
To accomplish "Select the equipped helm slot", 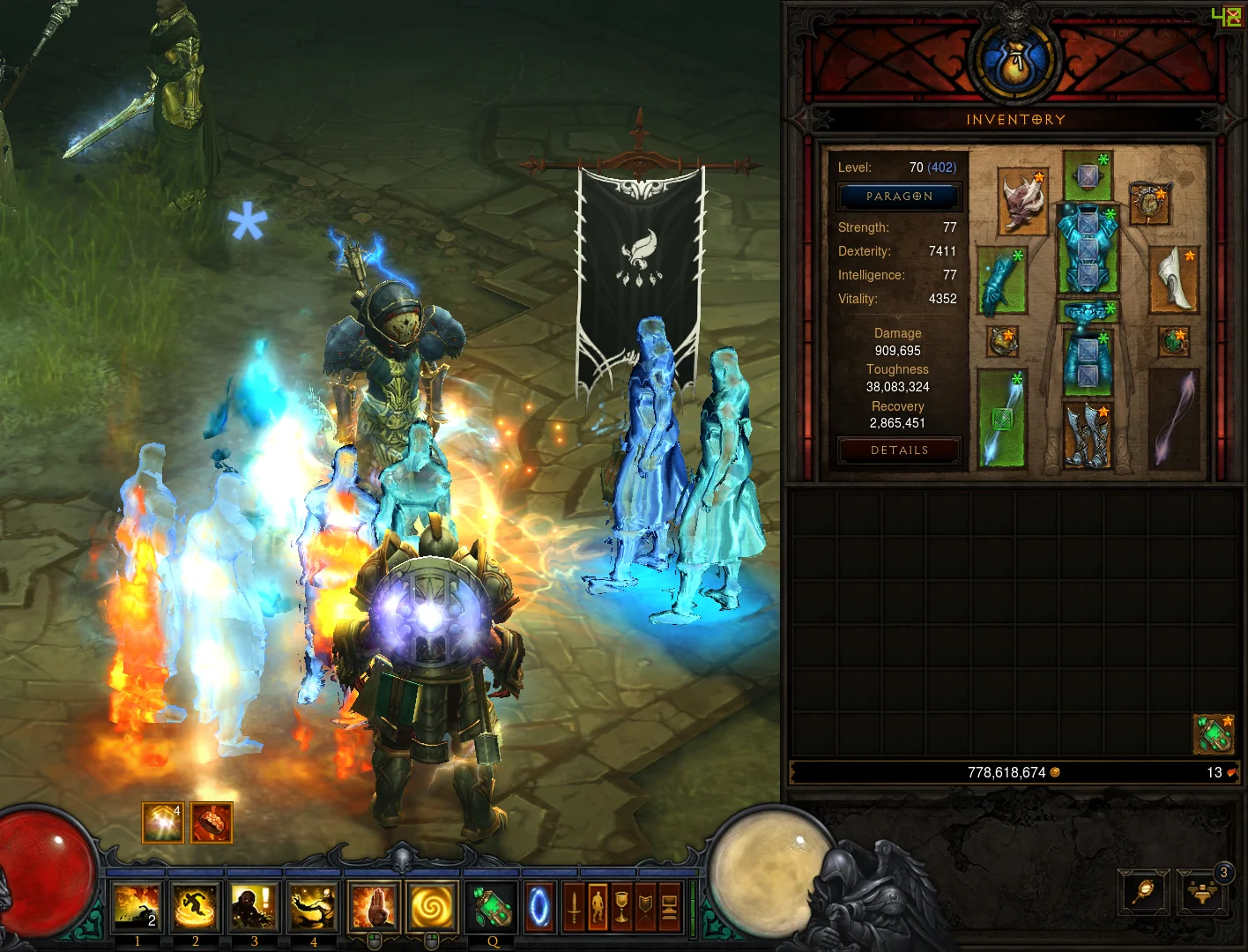I will click(x=1088, y=175).
